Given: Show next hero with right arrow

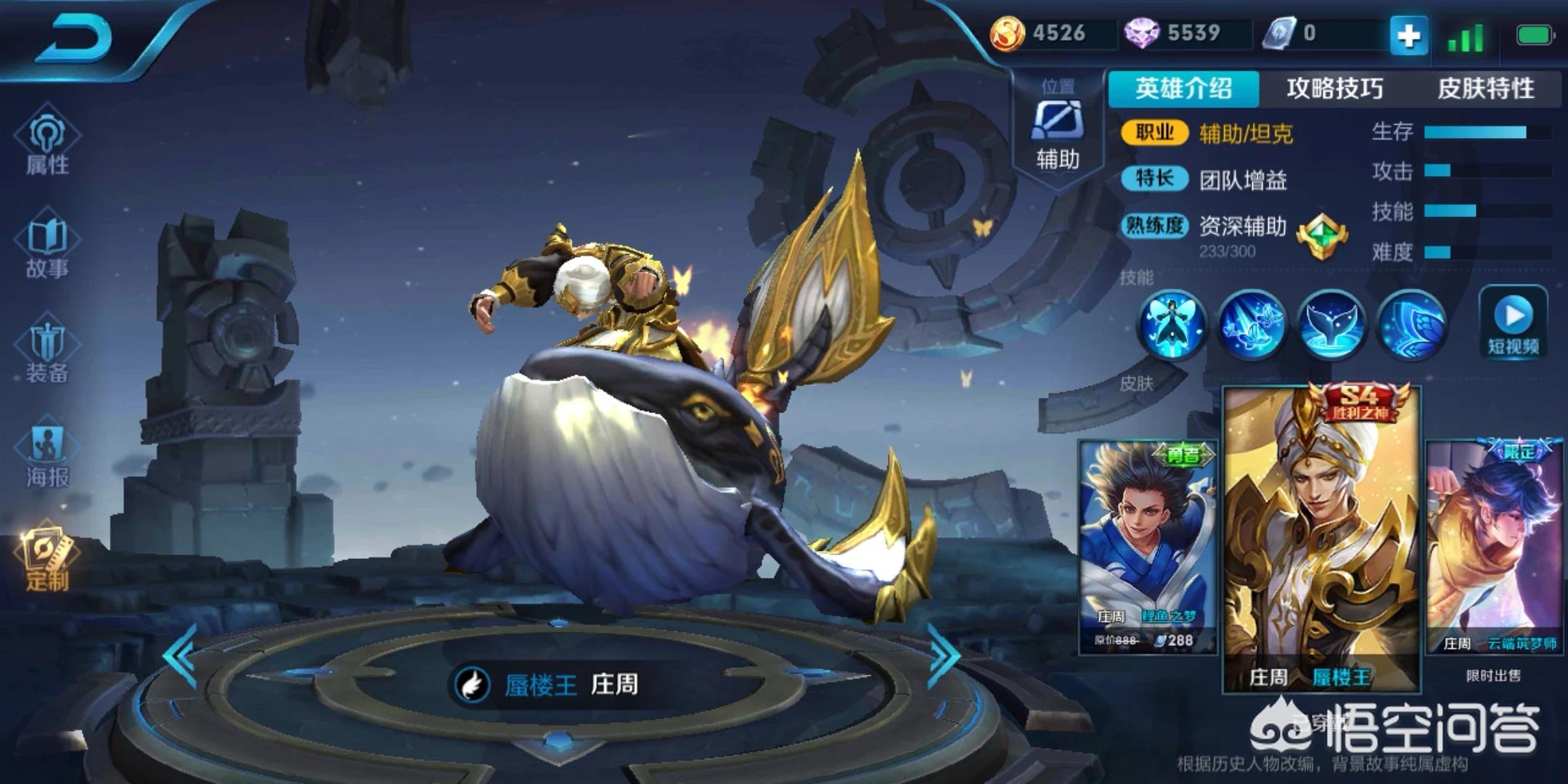Looking at the screenshot, I should [944, 655].
